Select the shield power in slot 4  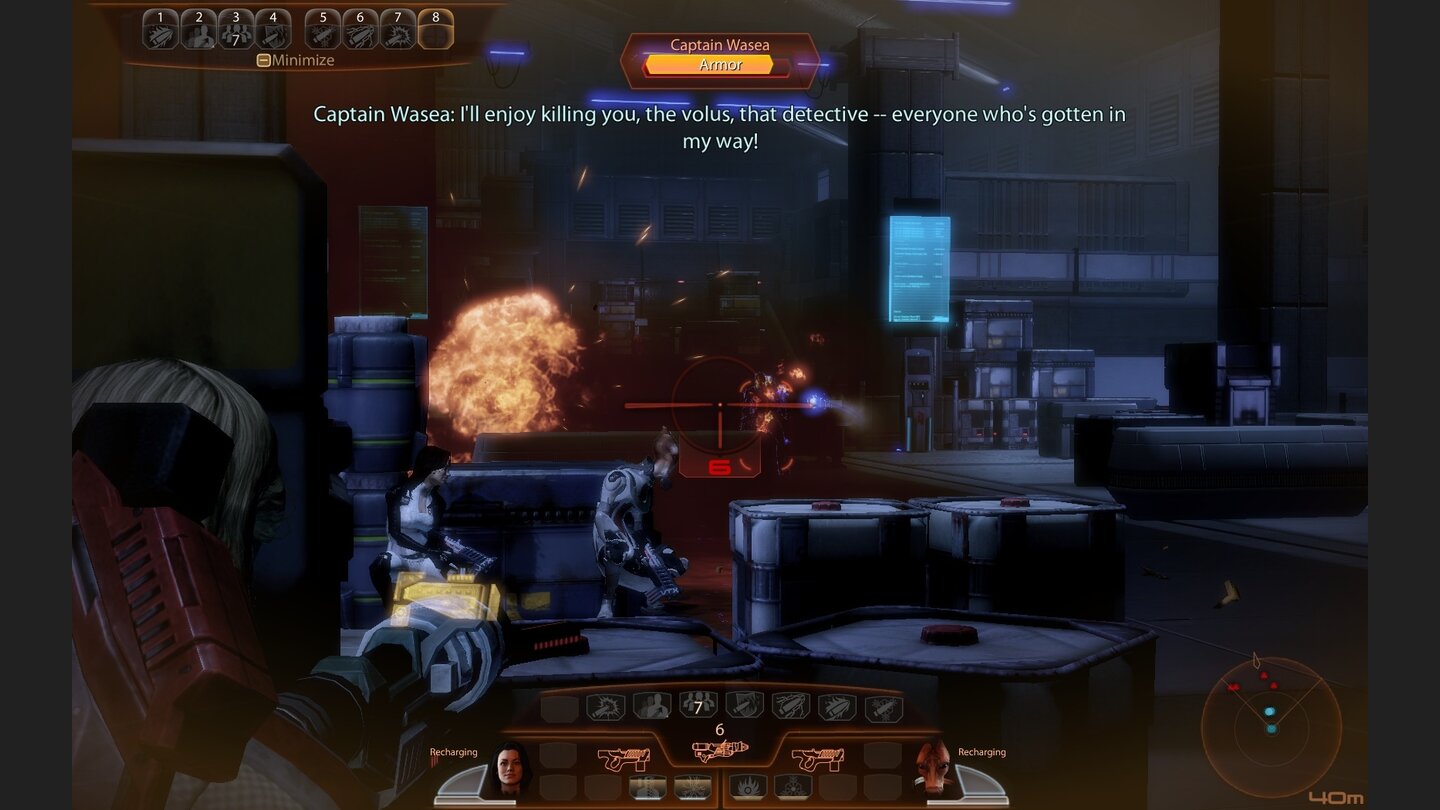273,30
